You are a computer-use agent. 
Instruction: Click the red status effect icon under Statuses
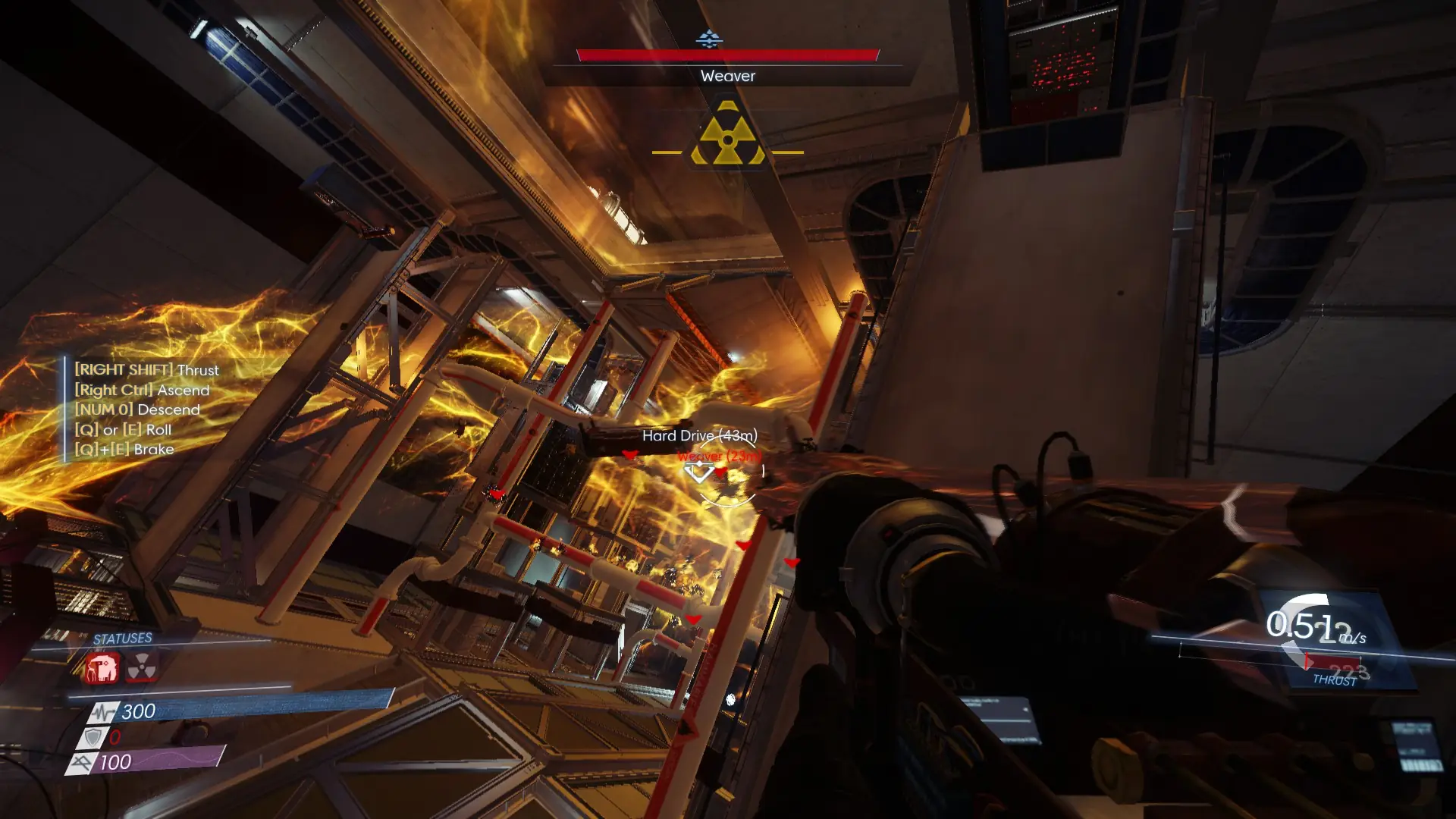pos(102,669)
